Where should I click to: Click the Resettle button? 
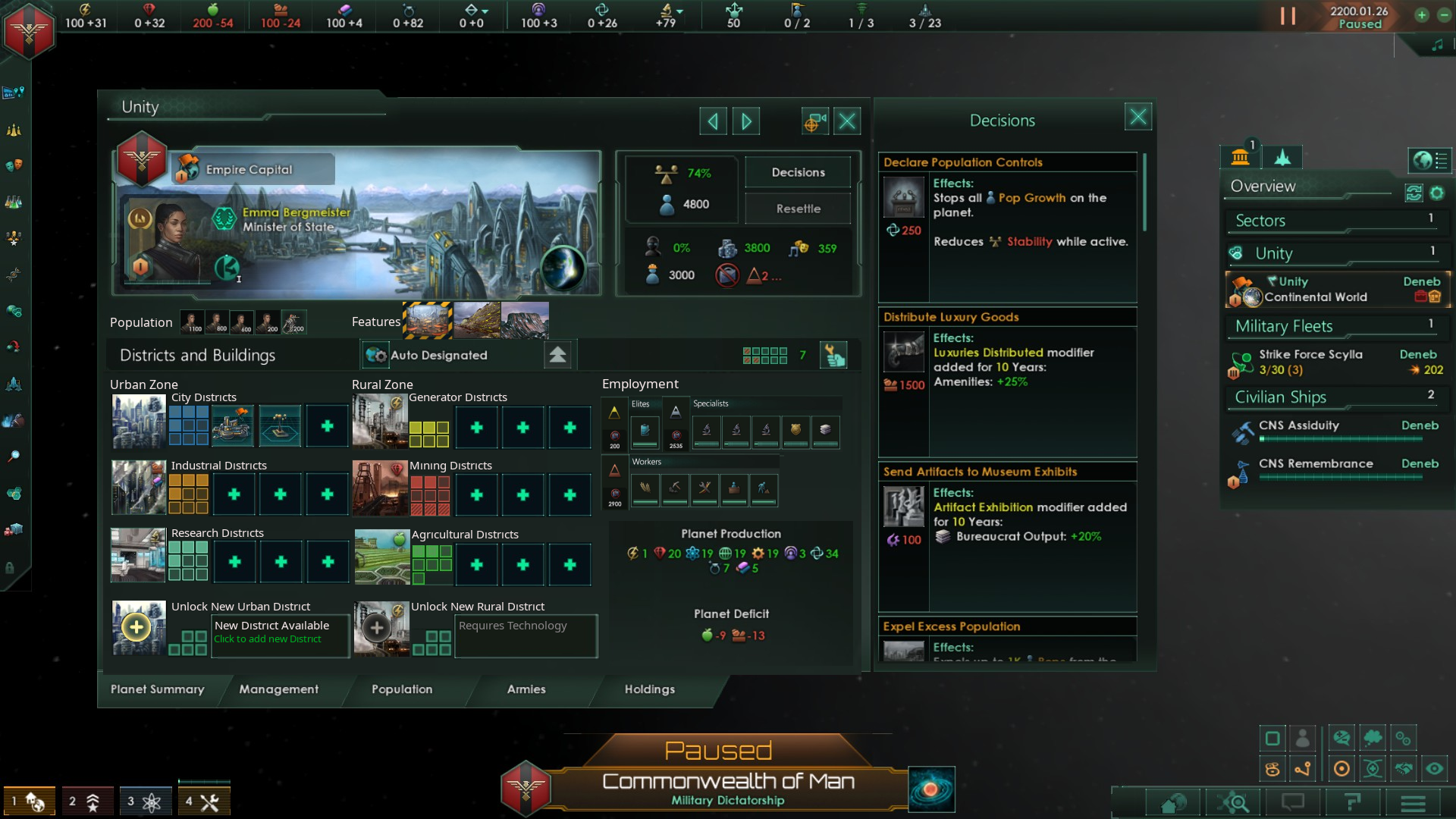[x=798, y=209]
